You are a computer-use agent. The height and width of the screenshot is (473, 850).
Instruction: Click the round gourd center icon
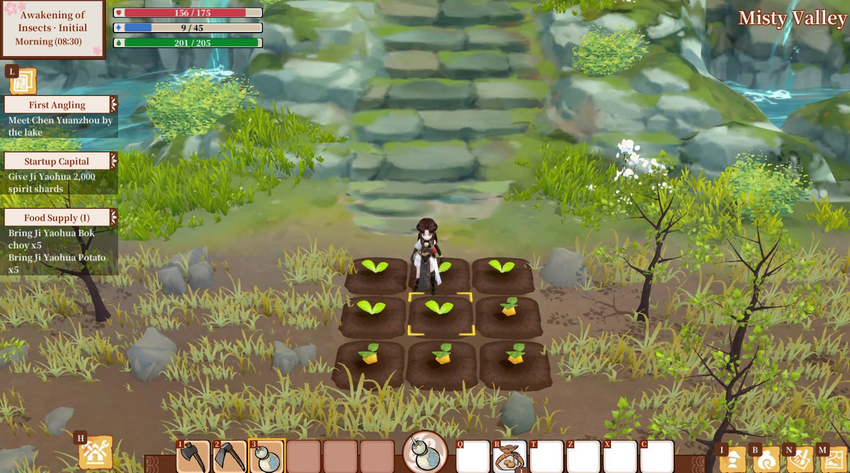[425, 452]
